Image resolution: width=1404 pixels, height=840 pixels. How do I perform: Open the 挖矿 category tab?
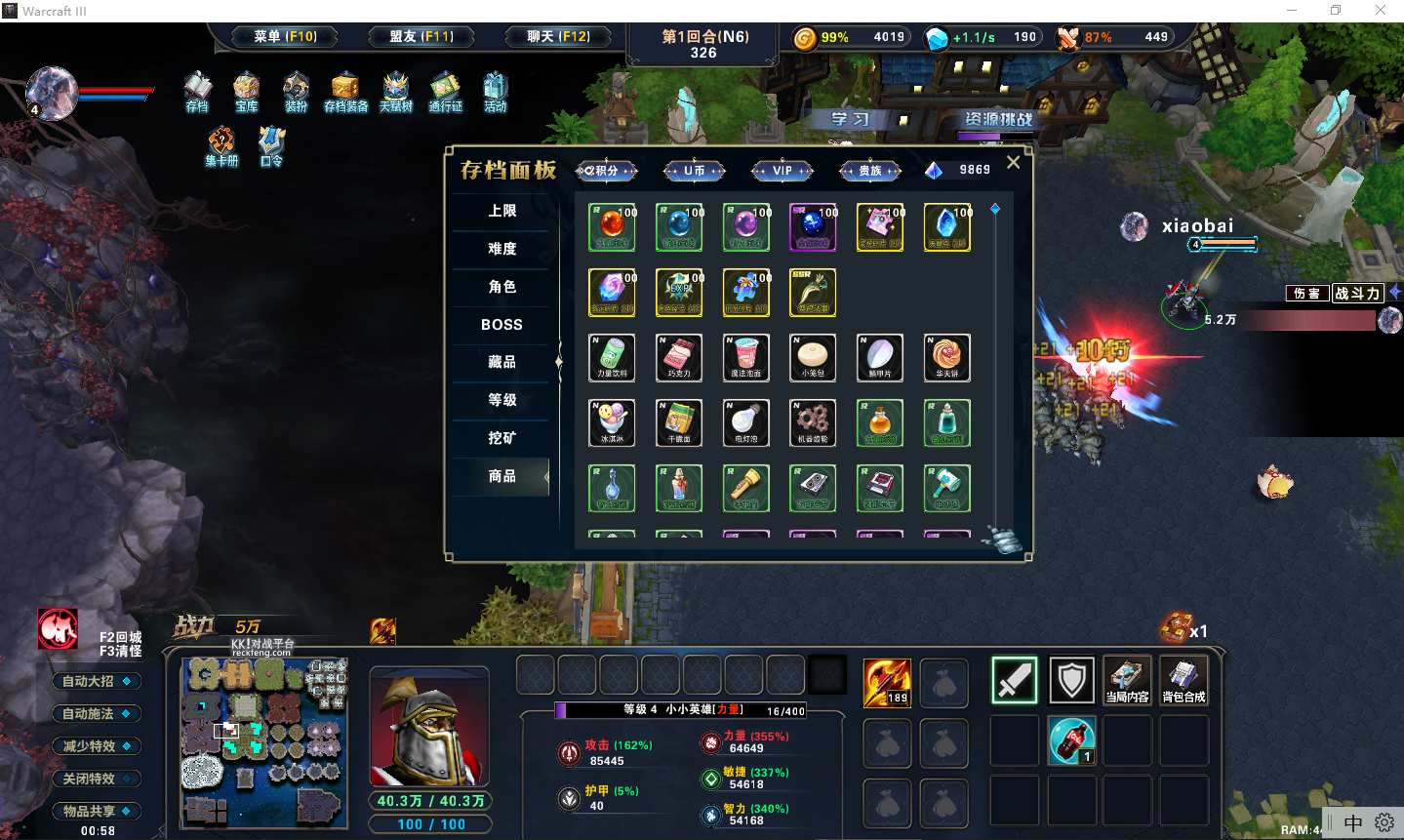tap(502, 438)
